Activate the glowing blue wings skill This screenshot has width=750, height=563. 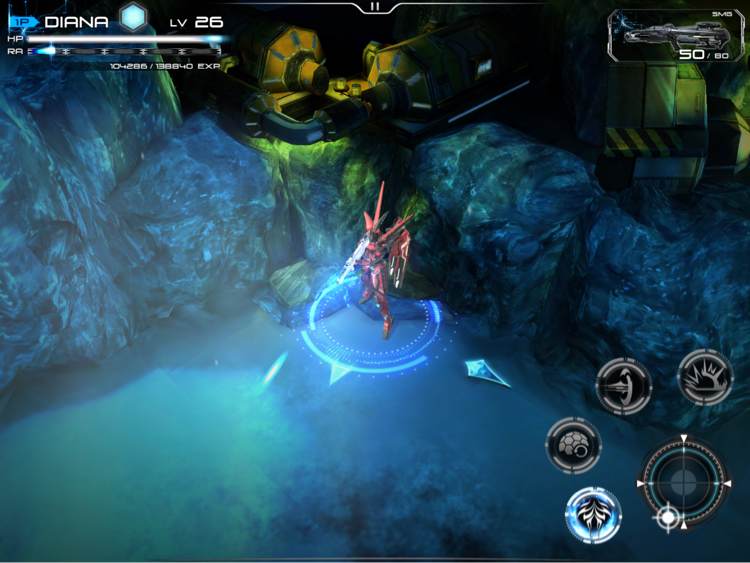point(593,515)
